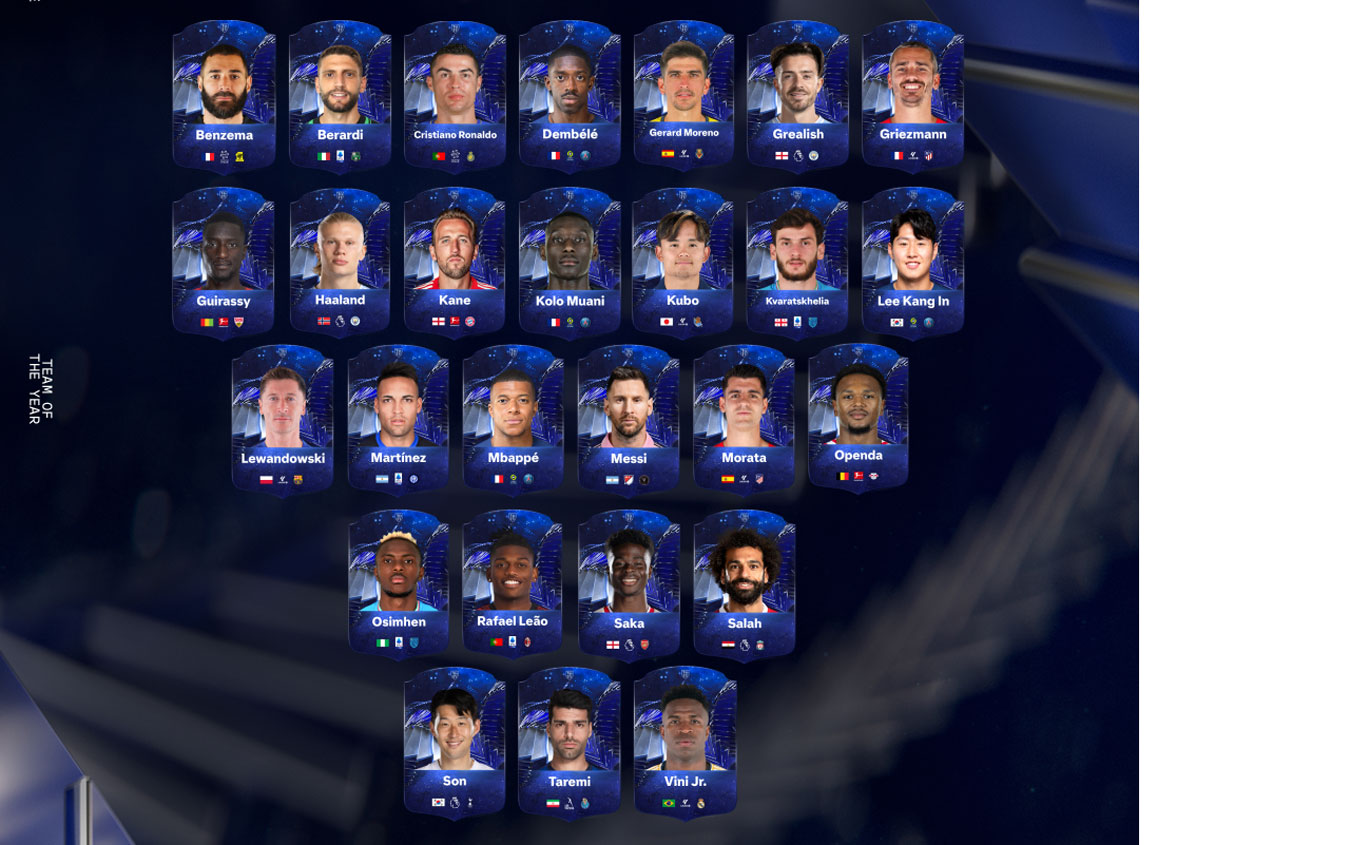The image size is (1350, 845).
Task: Open the Kvaratskhelia player card
Action: point(798,258)
